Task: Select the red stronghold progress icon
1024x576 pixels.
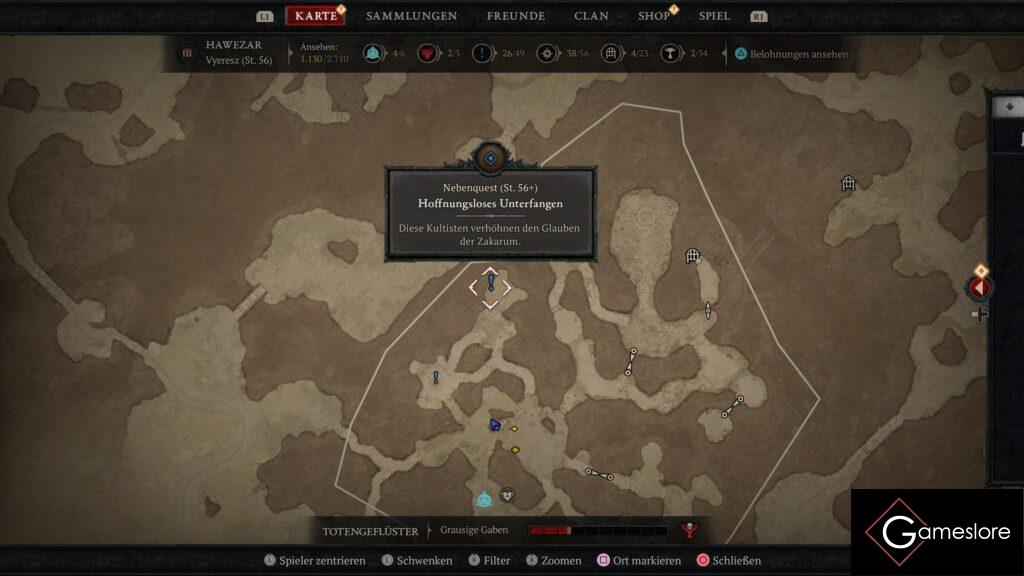Action: [427, 54]
